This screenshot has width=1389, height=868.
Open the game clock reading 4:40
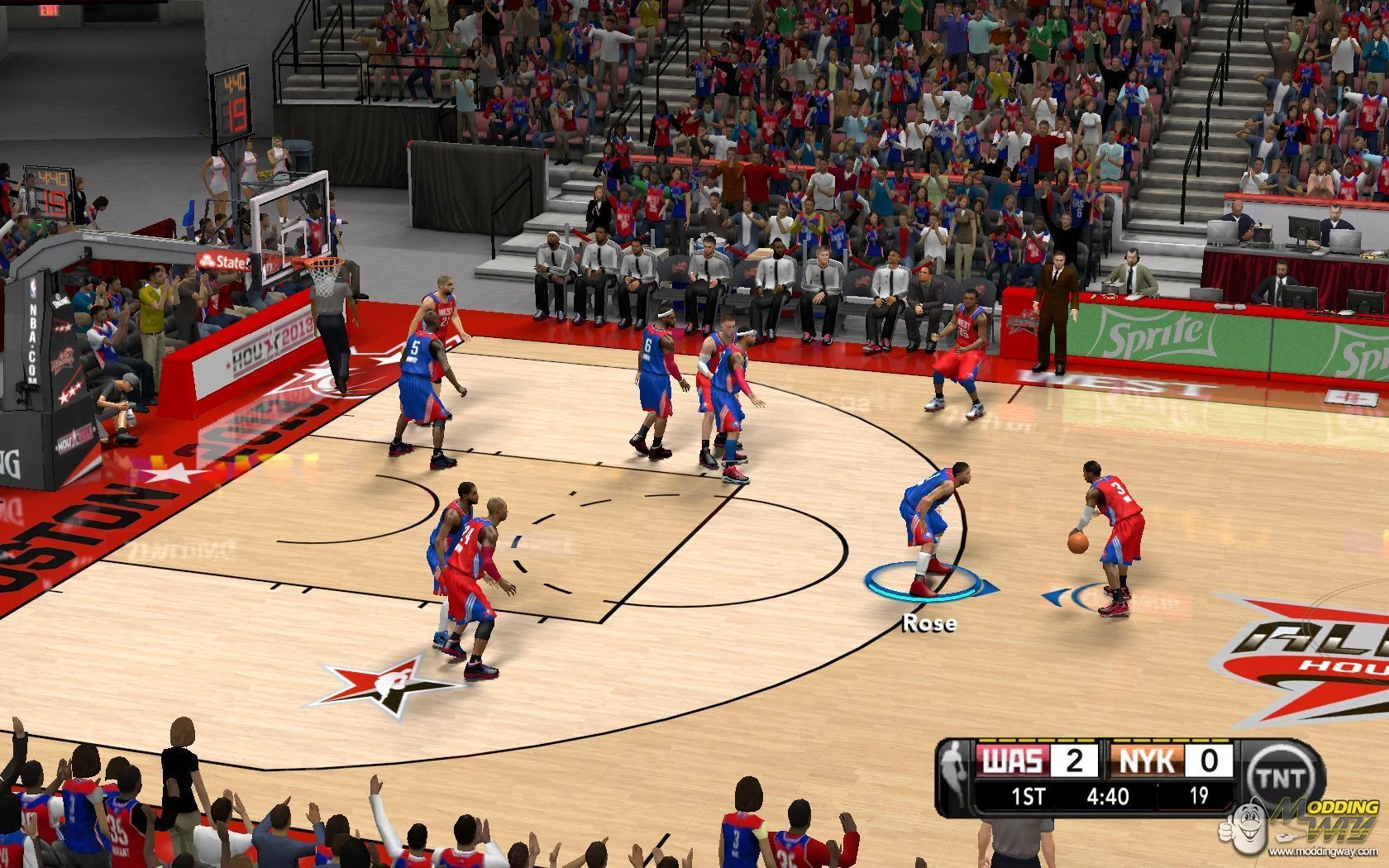(x=1108, y=794)
